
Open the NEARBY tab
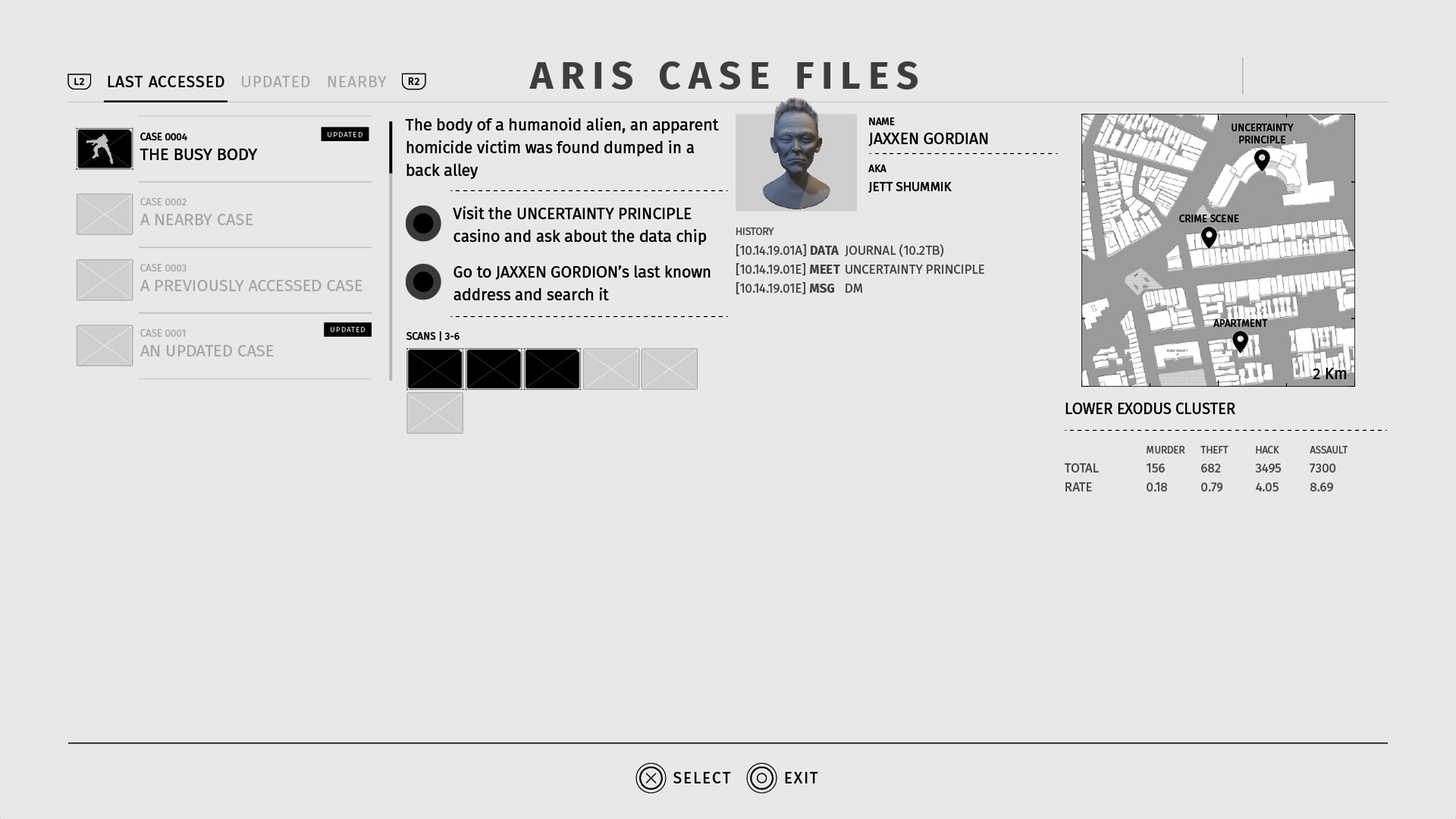click(x=356, y=81)
